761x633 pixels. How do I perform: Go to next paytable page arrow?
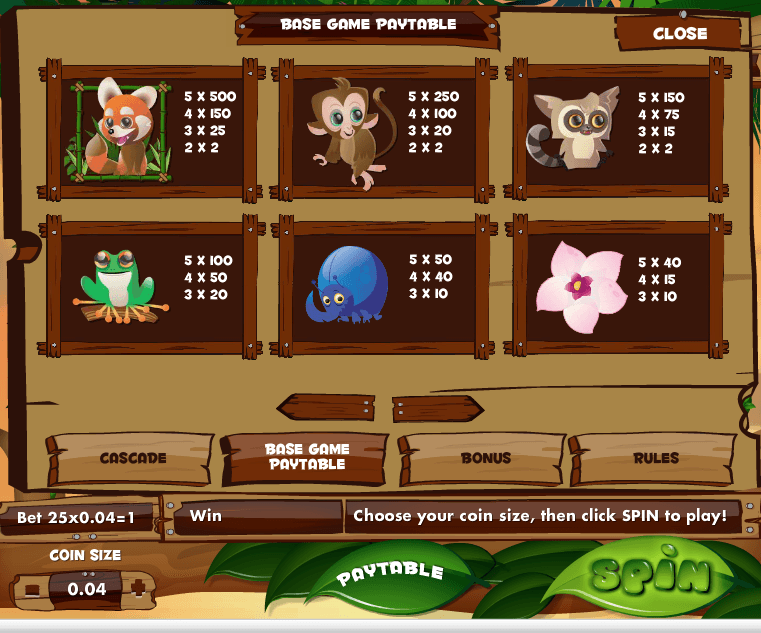pyautogui.click(x=437, y=408)
